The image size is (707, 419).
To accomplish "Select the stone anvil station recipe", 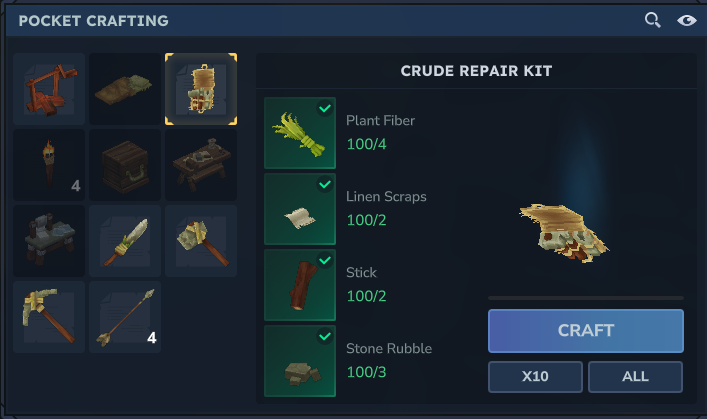I will pos(49,241).
